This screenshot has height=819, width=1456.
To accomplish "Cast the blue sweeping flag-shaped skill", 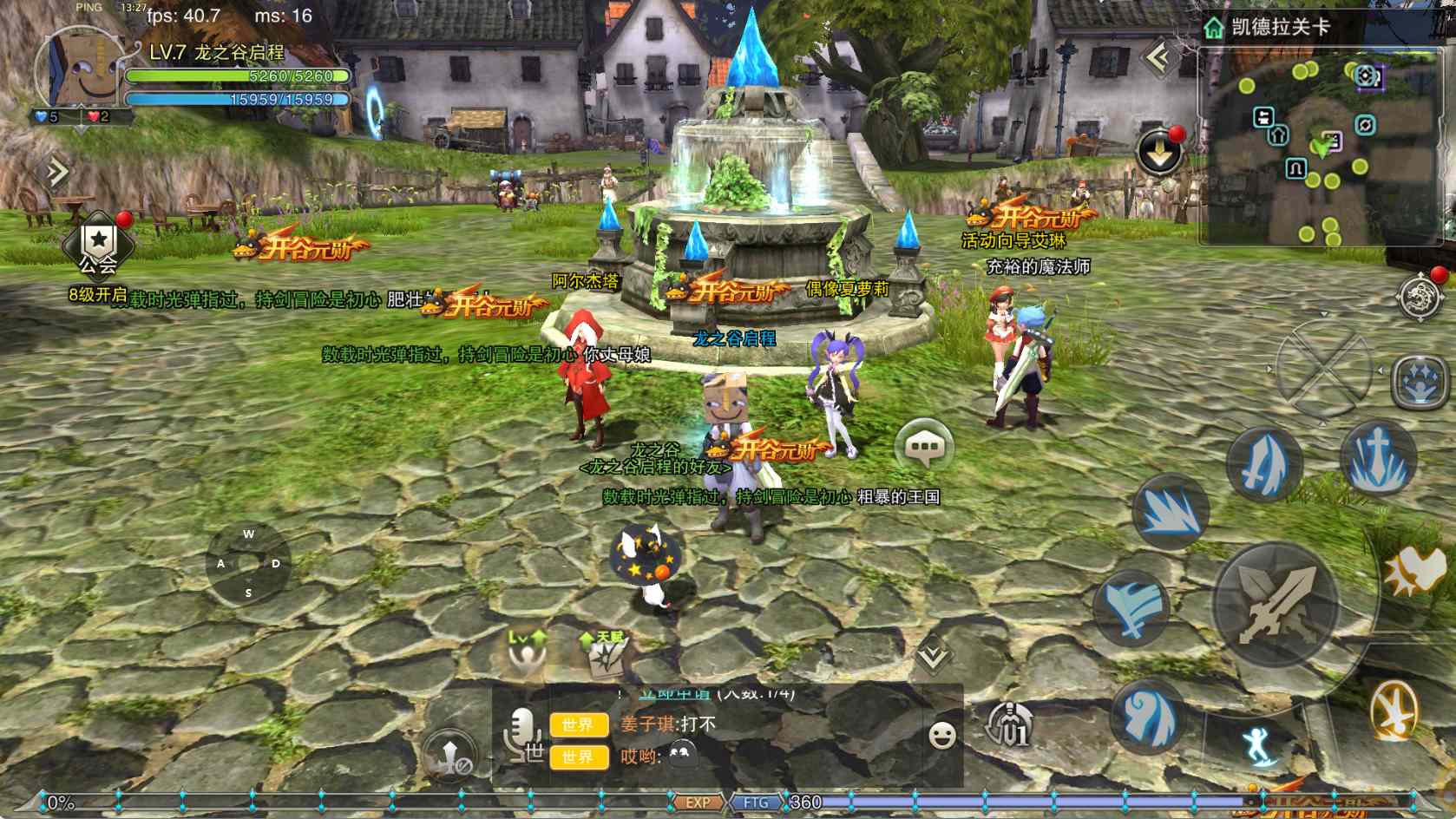I will pyautogui.click(x=1131, y=606).
